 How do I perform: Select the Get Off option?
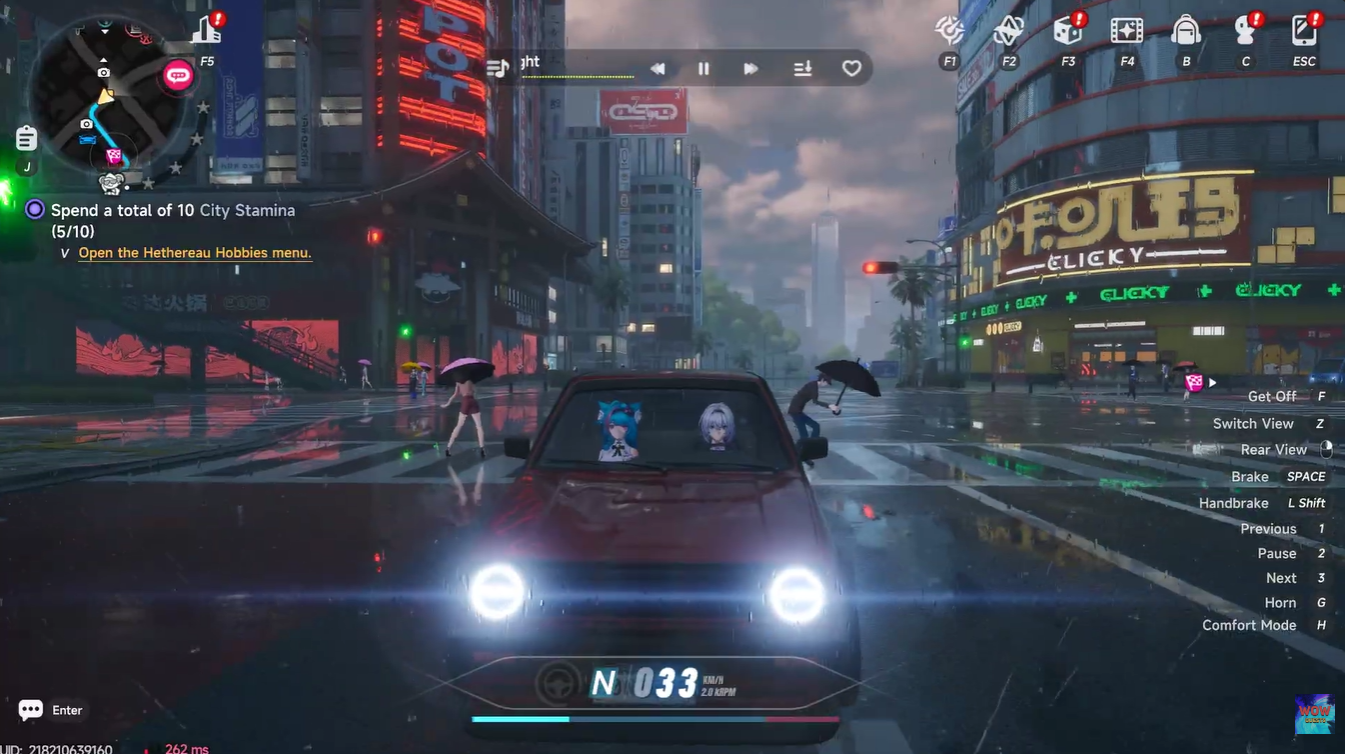(1271, 396)
